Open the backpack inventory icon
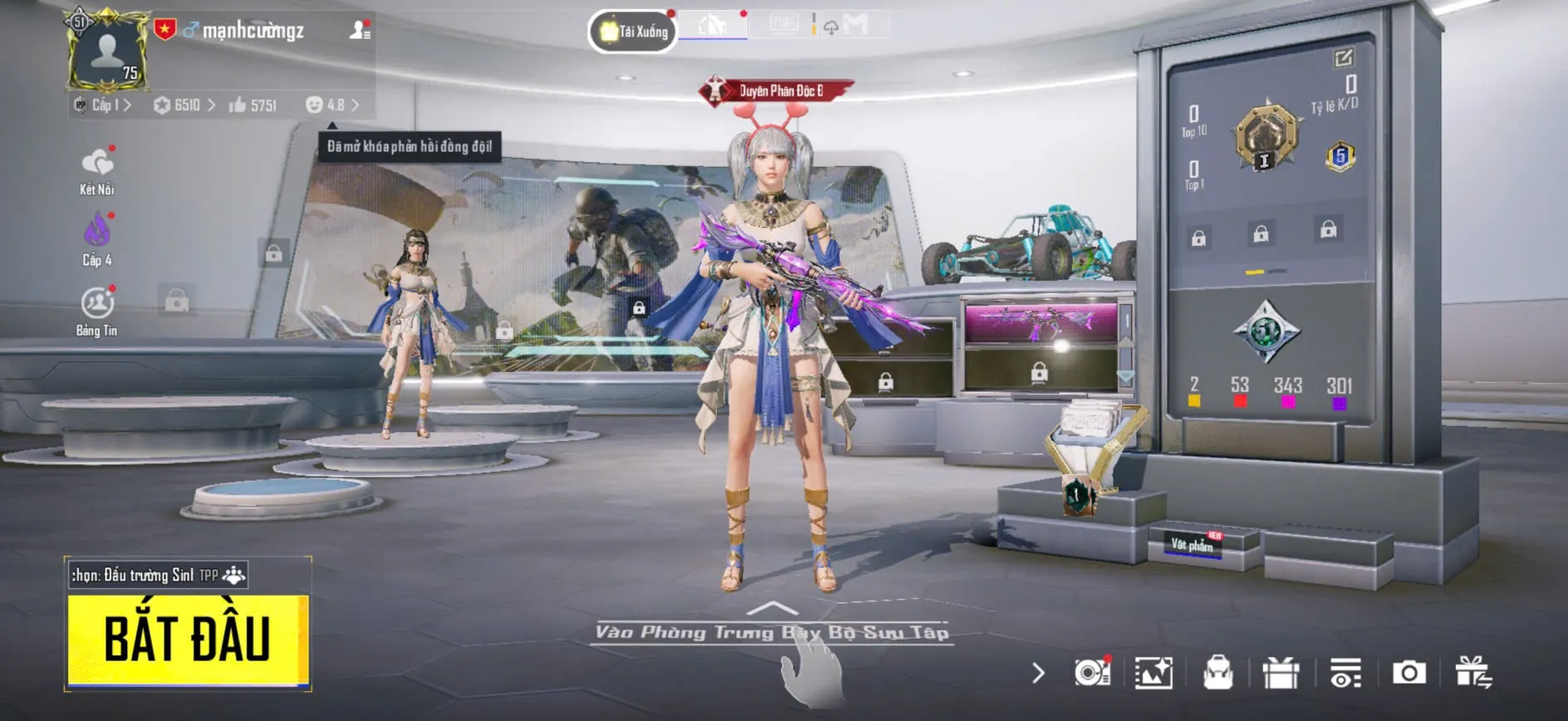This screenshot has width=1568, height=721. pyautogui.click(x=1218, y=673)
